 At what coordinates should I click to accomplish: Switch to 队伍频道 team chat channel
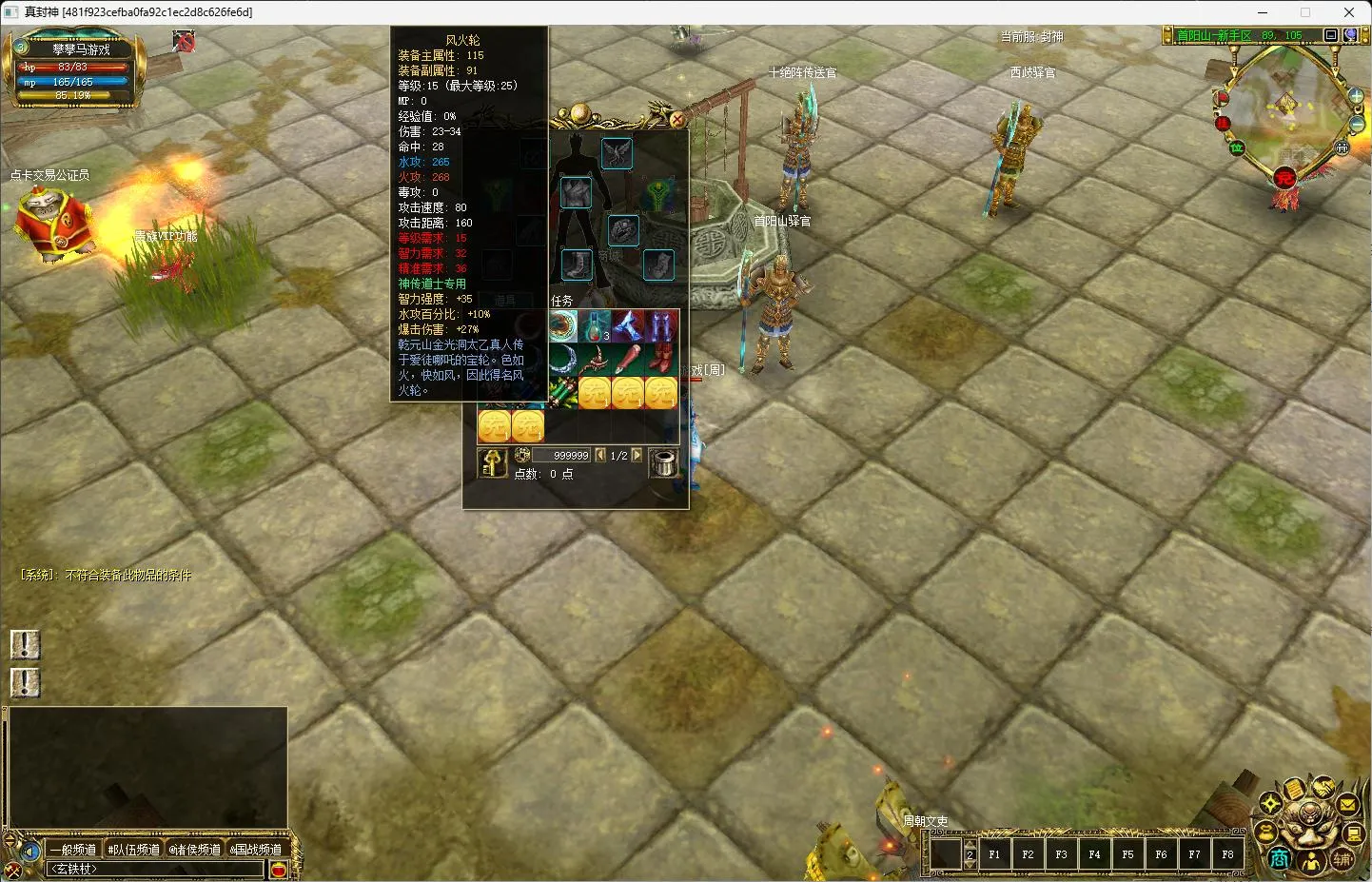134,850
